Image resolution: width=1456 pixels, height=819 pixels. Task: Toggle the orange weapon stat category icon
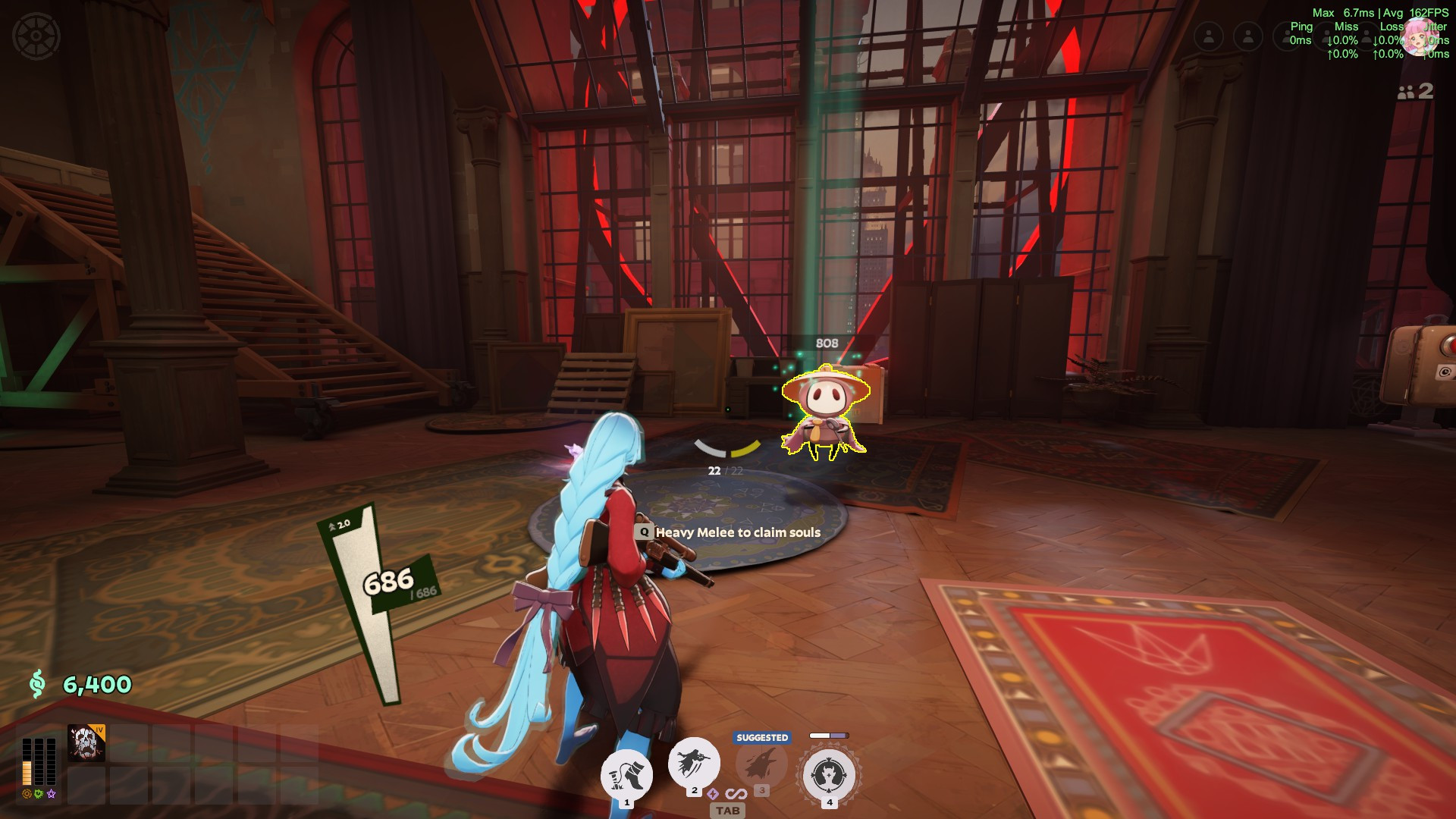coord(27,793)
